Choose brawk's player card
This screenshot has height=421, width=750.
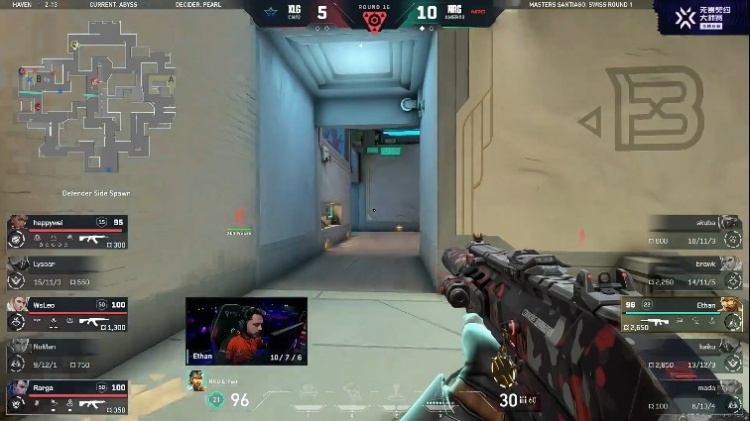pyautogui.click(x=695, y=274)
